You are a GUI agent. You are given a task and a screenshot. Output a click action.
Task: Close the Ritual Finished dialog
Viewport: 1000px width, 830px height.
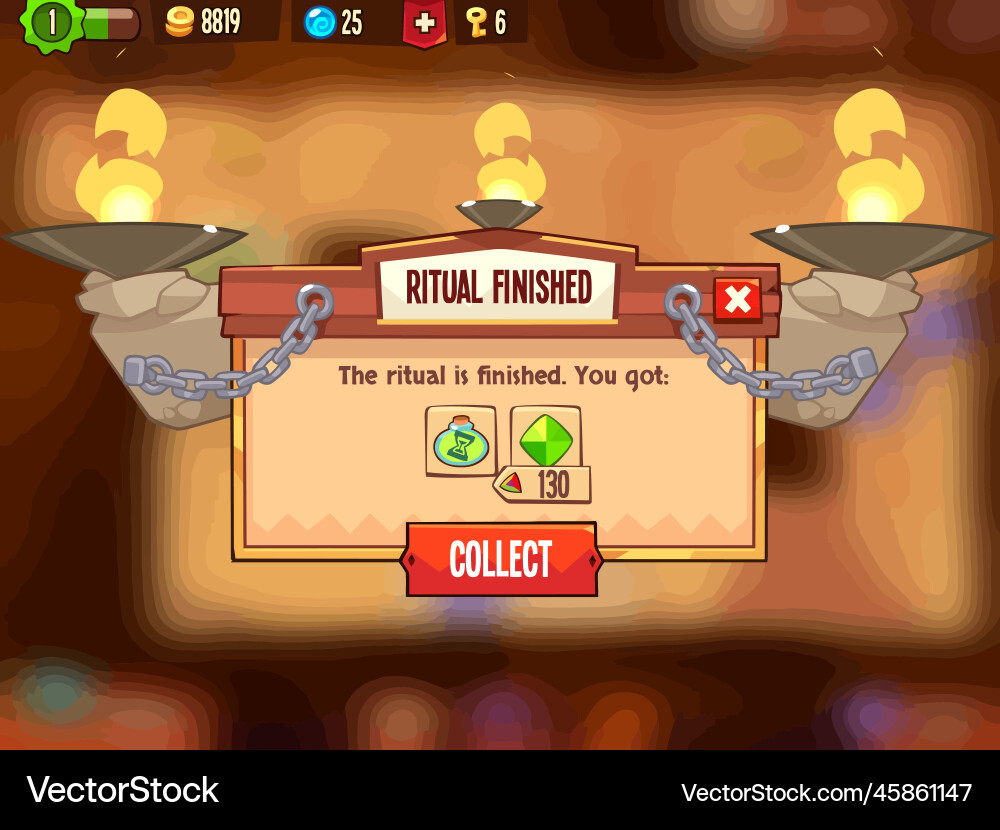(x=737, y=299)
